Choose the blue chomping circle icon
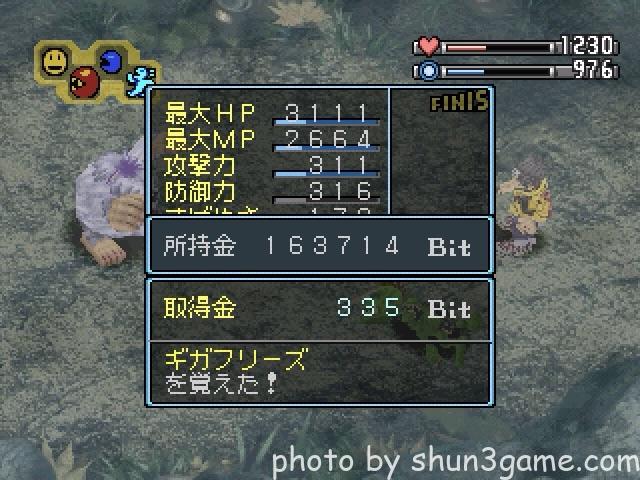This screenshot has height=480, width=640. (111, 62)
